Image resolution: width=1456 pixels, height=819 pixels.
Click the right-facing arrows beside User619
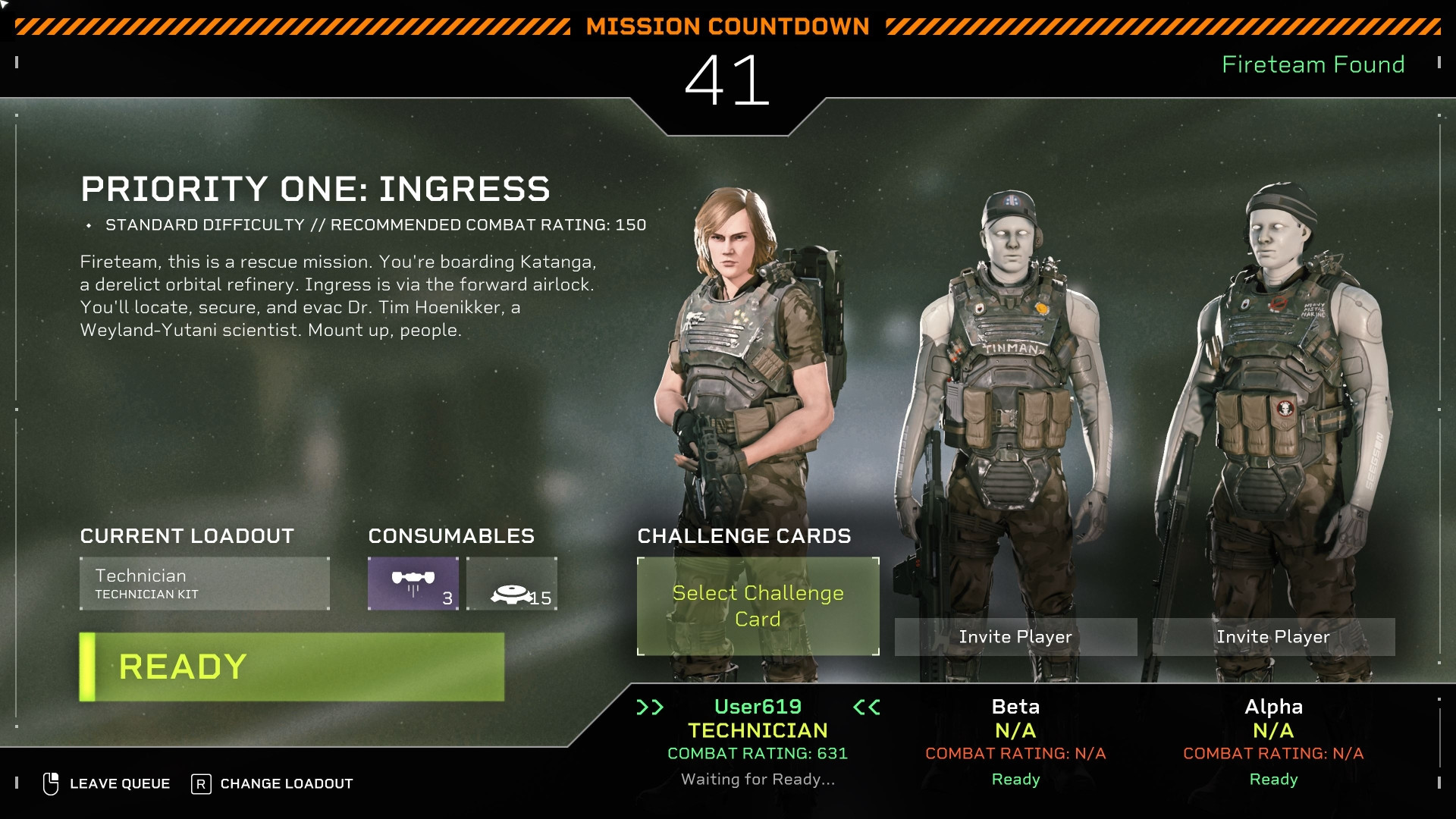tap(650, 707)
